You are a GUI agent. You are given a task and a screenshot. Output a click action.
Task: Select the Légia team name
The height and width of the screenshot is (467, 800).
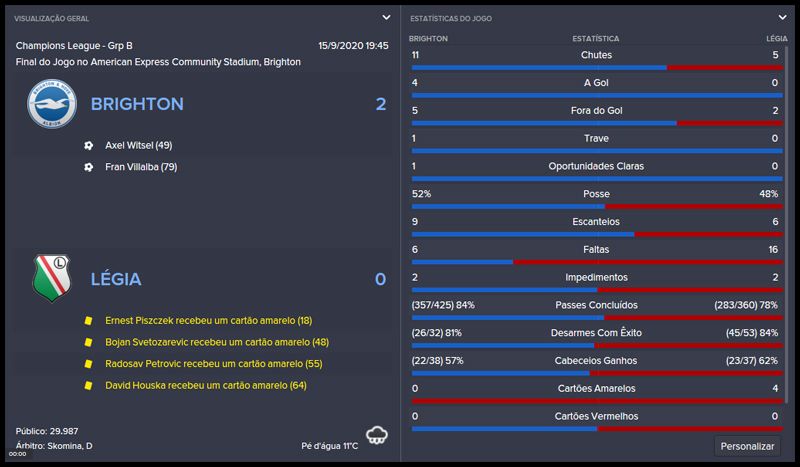tap(115, 279)
